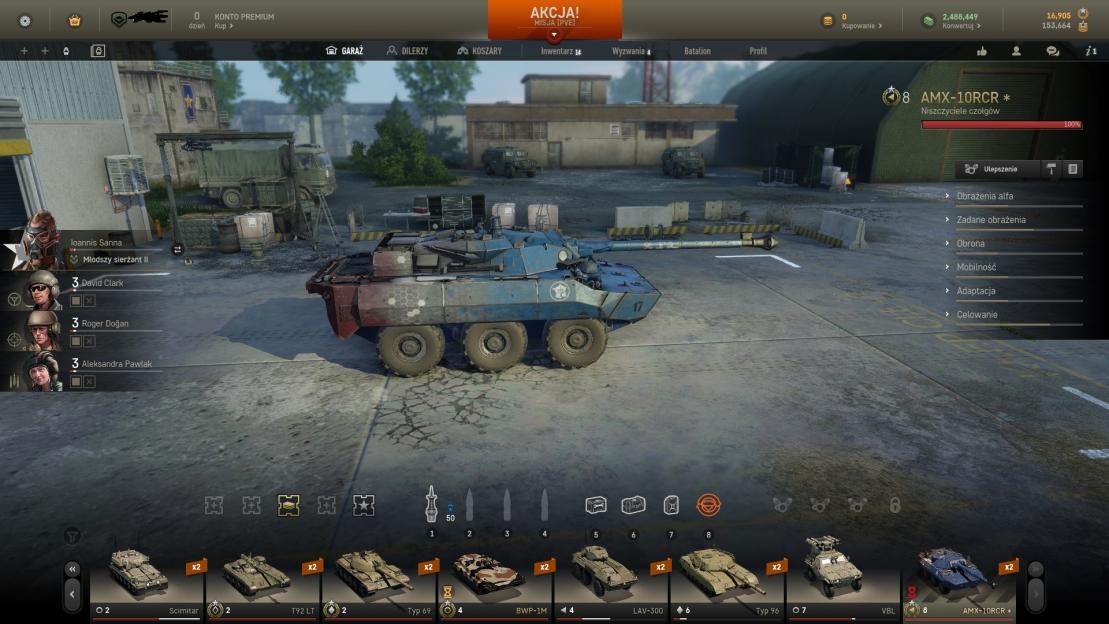Switch to the GARAŻ tab
Image resolution: width=1109 pixels, height=624 pixels.
click(x=345, y=51)
